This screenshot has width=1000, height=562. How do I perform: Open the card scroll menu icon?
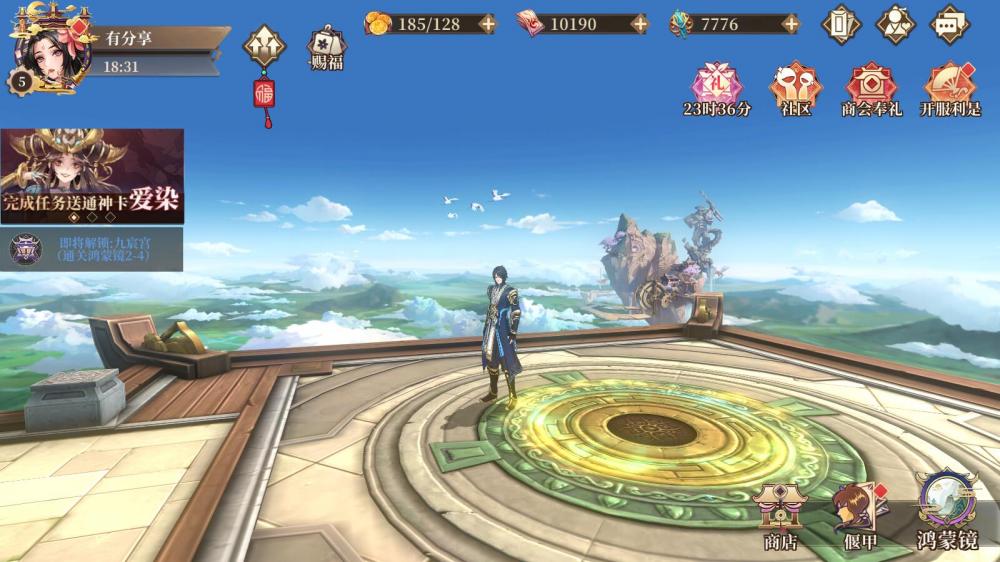[x=841, y=24]
